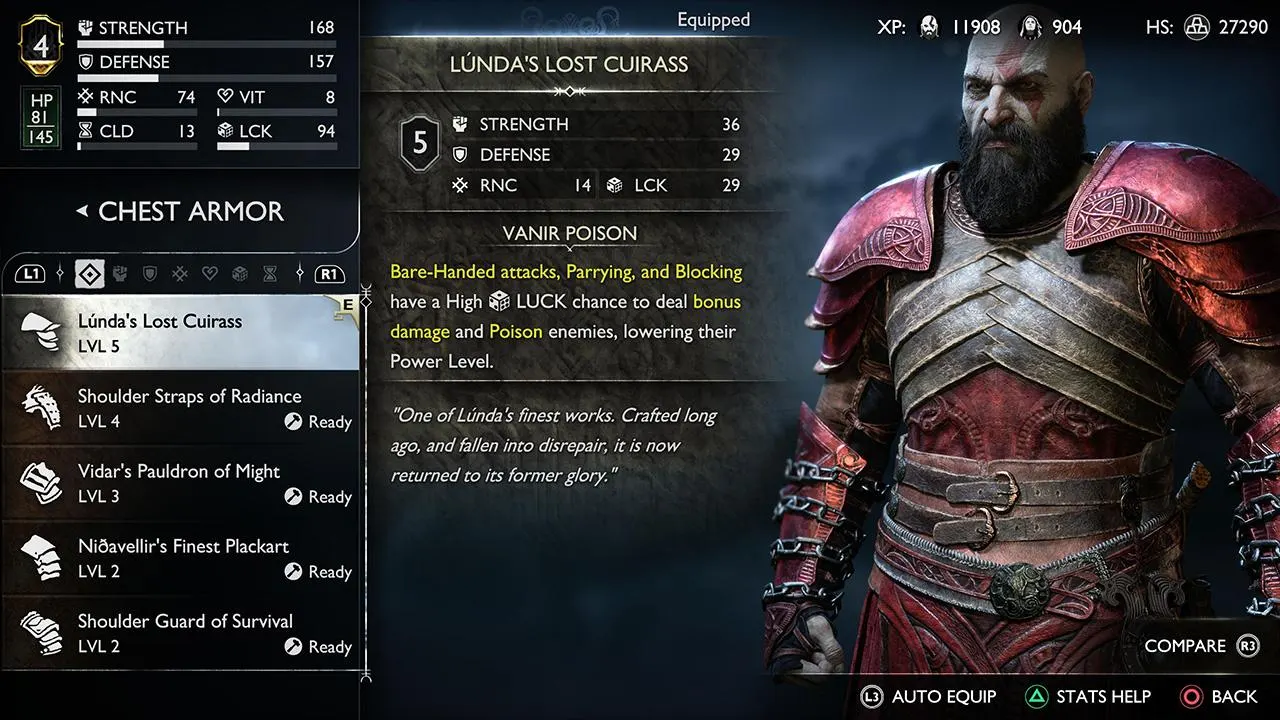Image resolution: width=1280 pixels, height=720 pixels.
Task: Select the Strength fist filter icon
Action: tap(120, 273)
